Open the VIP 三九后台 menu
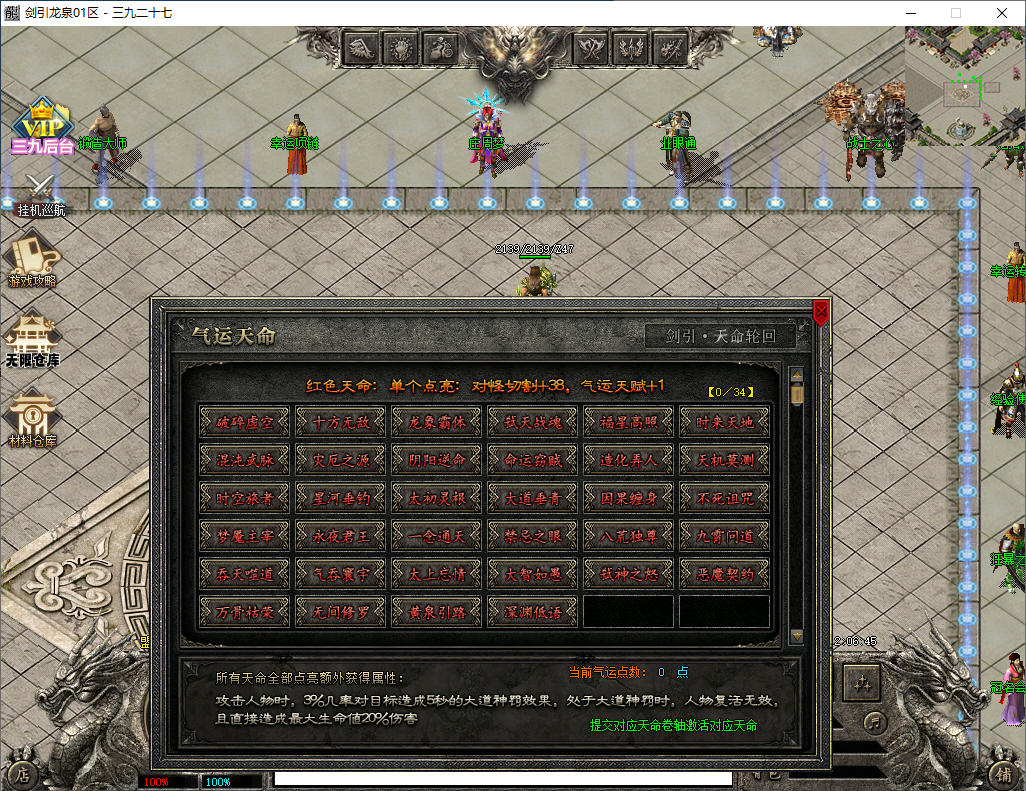The width and height of the screenshot is (1026, 791). [42, 127]
